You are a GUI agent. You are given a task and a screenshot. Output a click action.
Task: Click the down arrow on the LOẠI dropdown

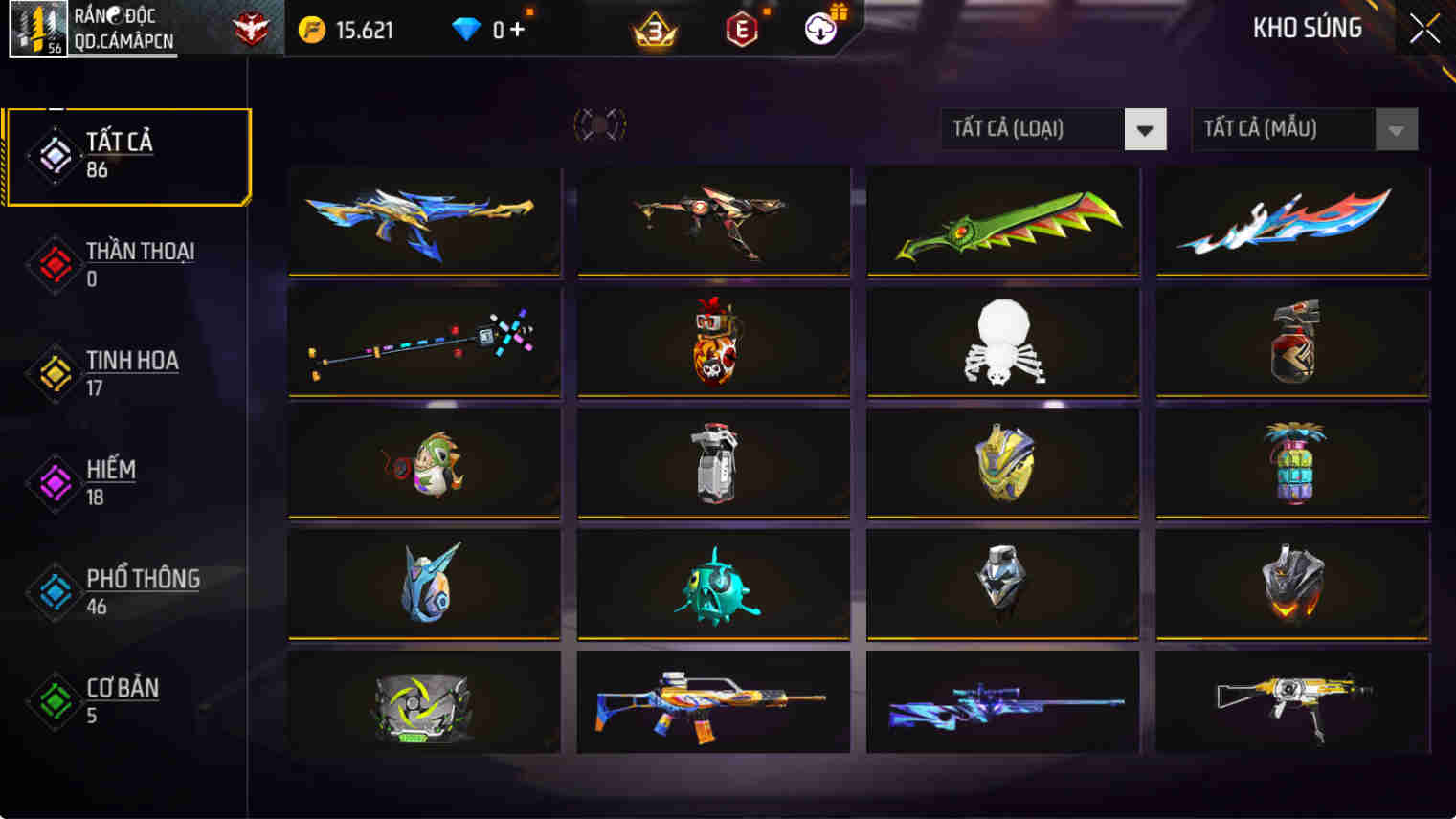click(1145, 129)
